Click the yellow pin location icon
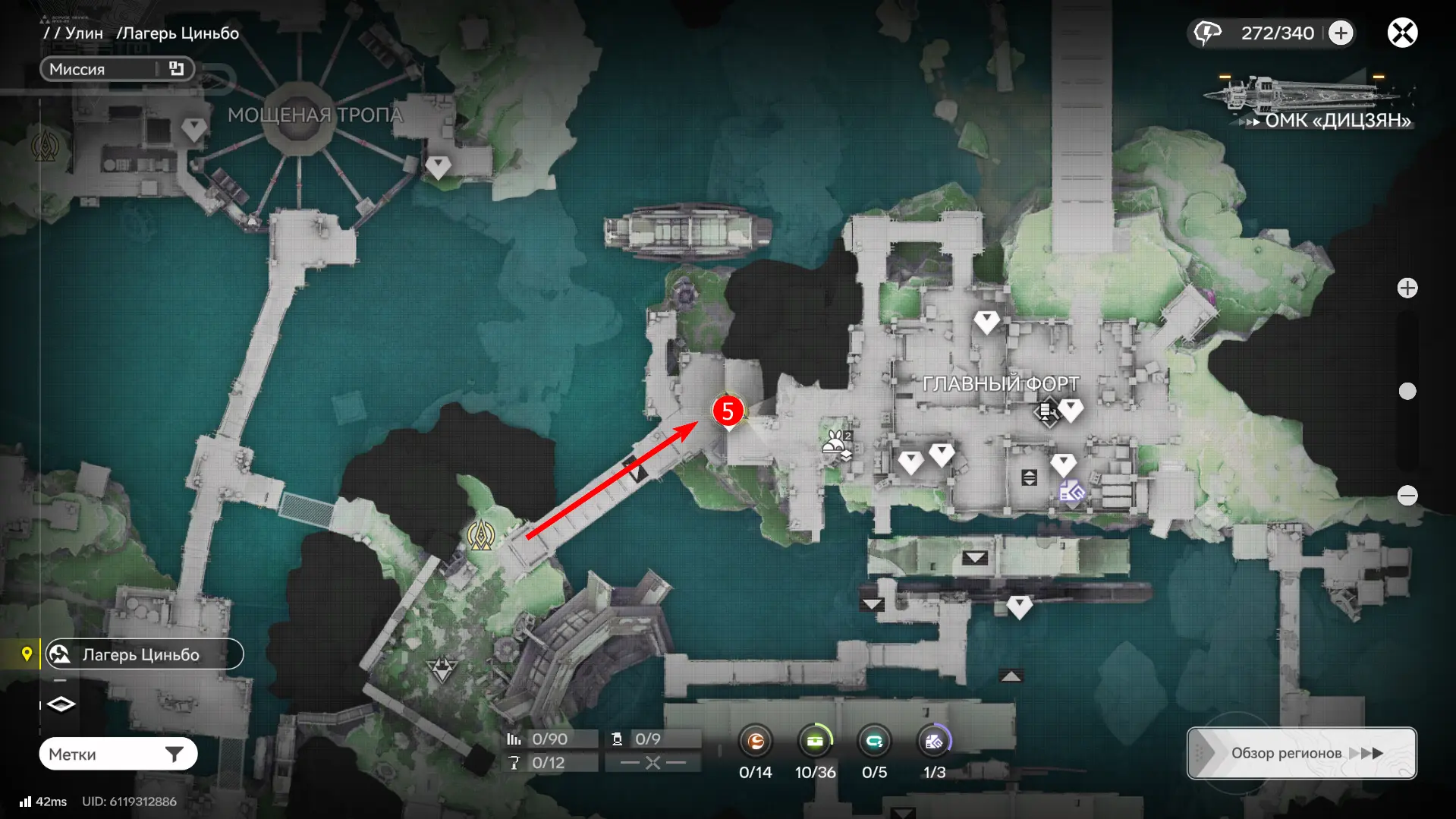The image size is (1456, 819). tap(27, 654)
